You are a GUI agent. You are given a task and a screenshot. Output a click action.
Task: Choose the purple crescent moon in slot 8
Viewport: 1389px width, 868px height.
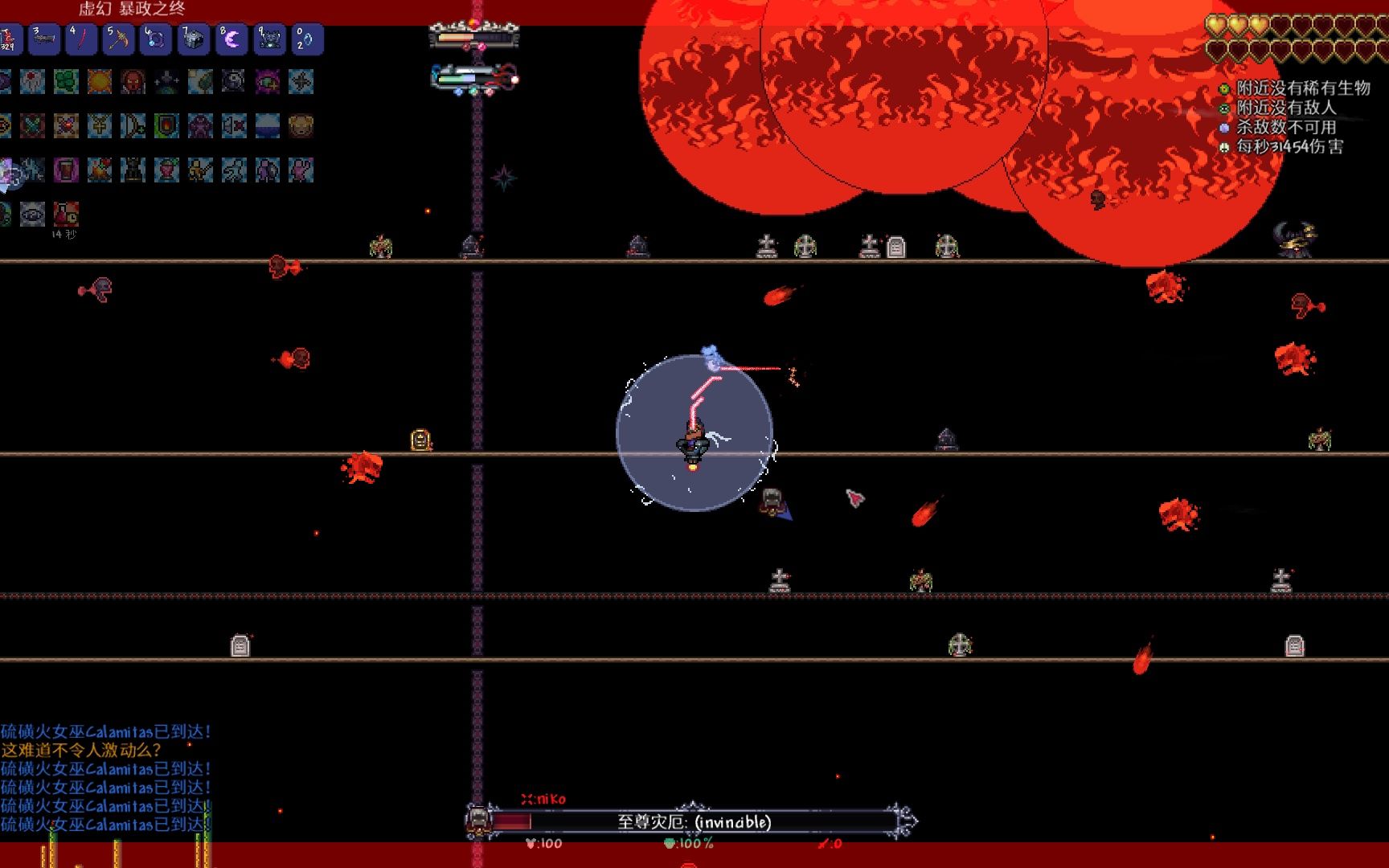pyautogui.click(x=231, y=39)
